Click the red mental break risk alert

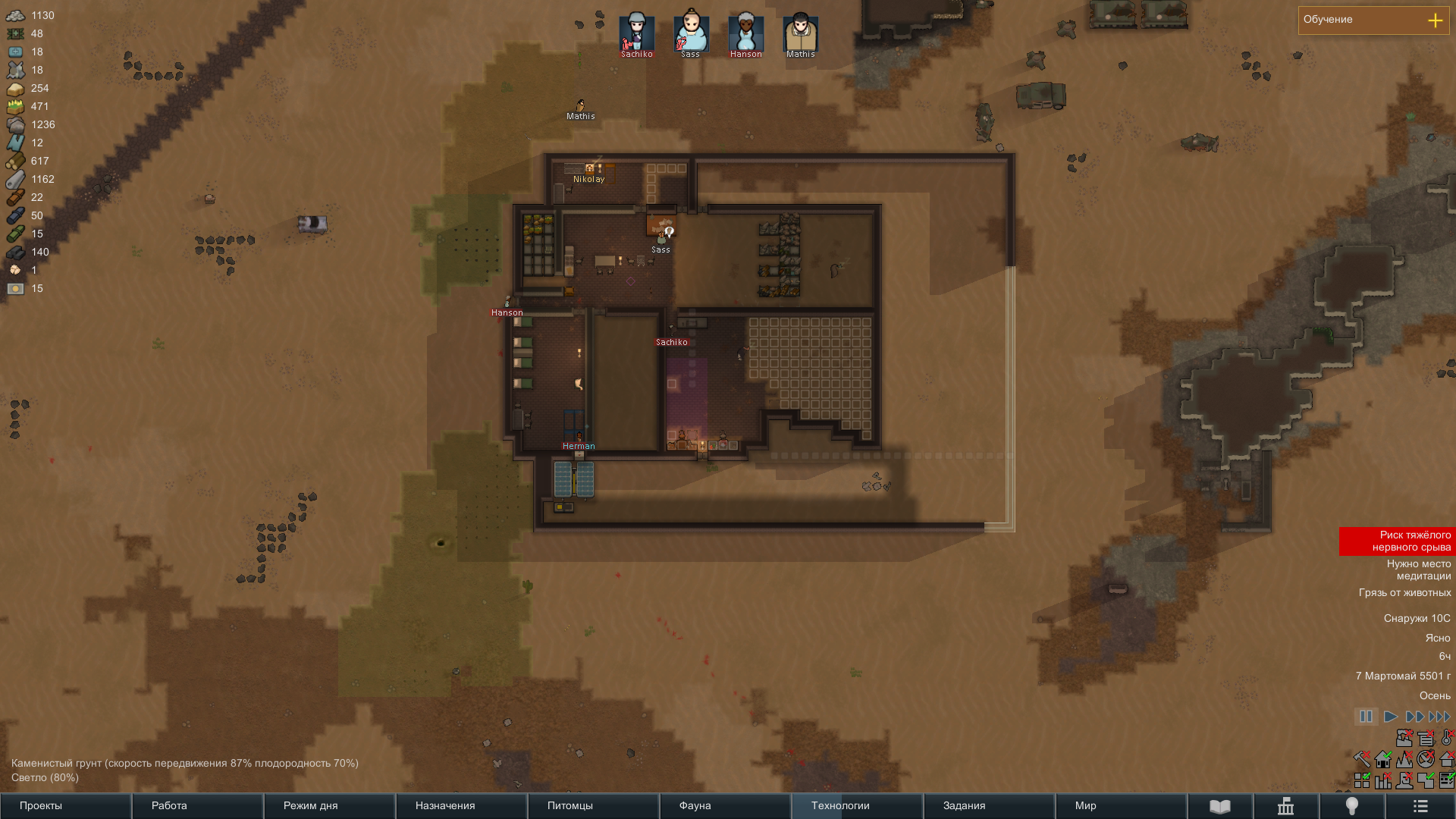(1398, 541)
